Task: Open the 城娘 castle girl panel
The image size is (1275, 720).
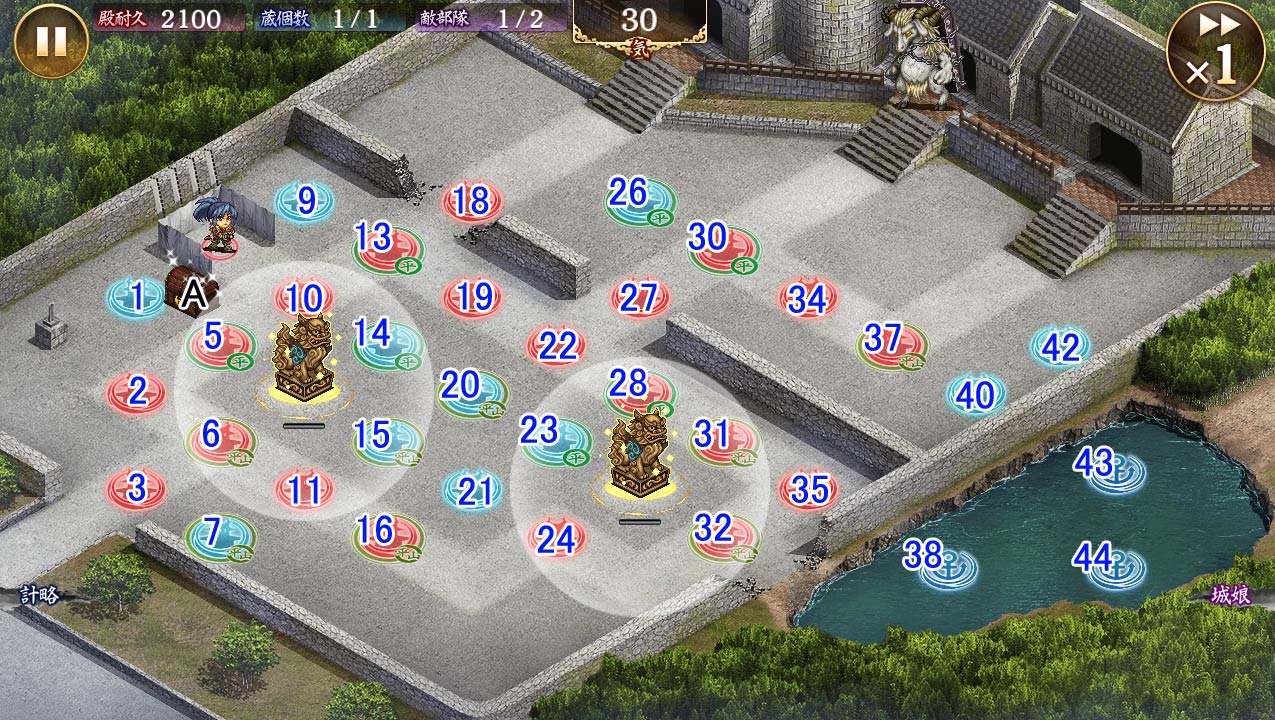Action: coord(1229,596)
